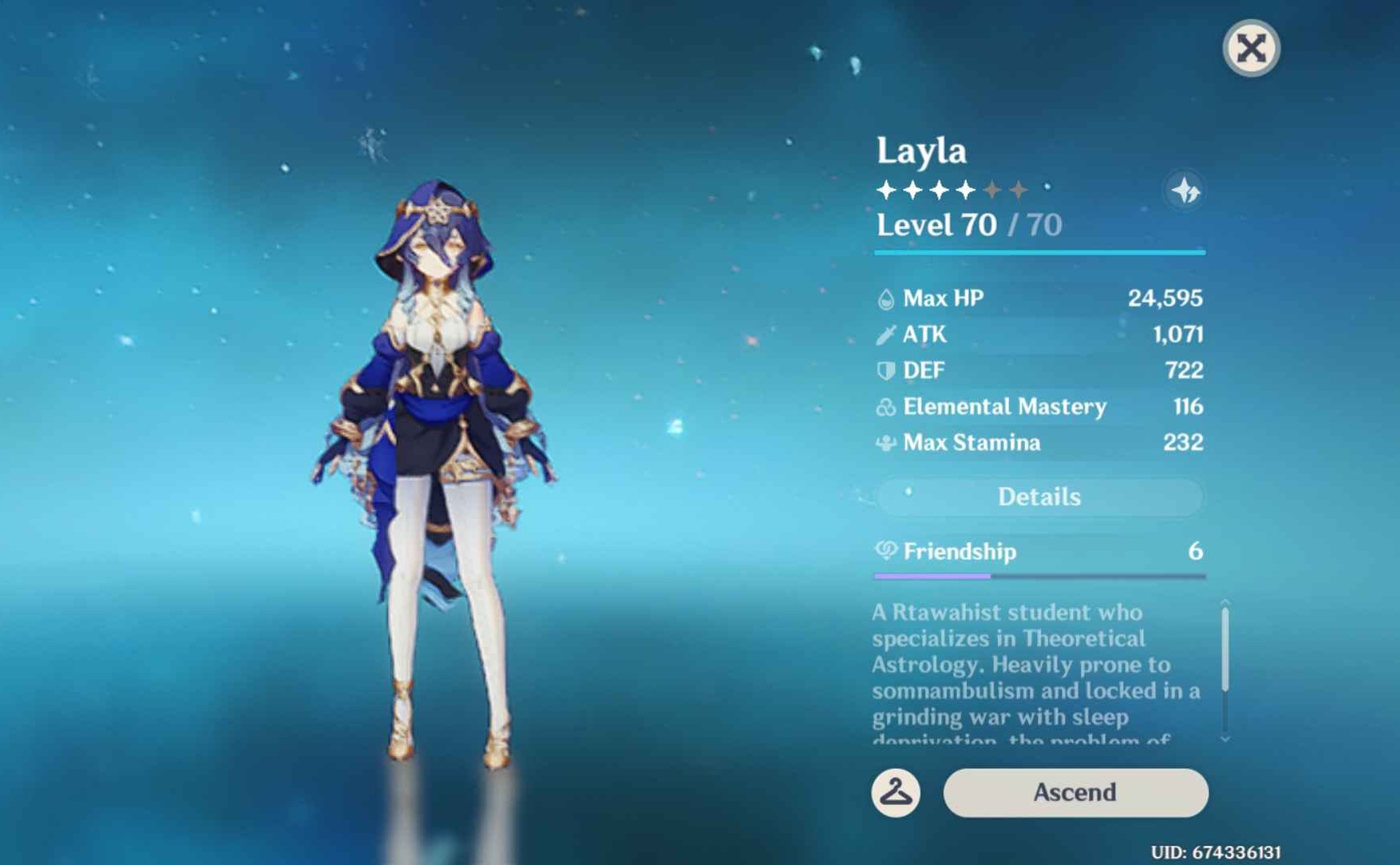Open the Details panel
The image size is (1400, 865).
(x=1039, y=497)
